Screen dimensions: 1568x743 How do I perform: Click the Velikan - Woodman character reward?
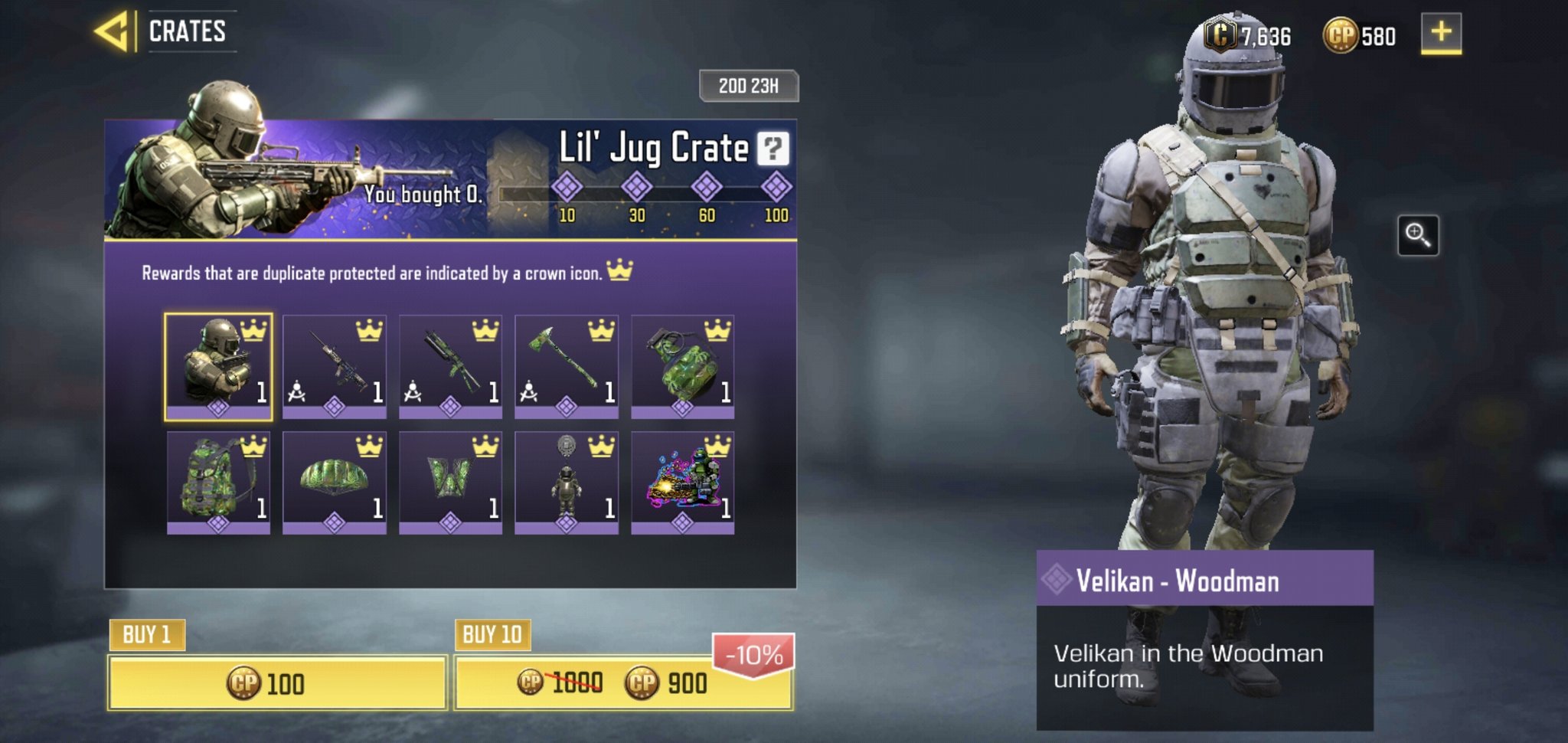coord(220,366)
